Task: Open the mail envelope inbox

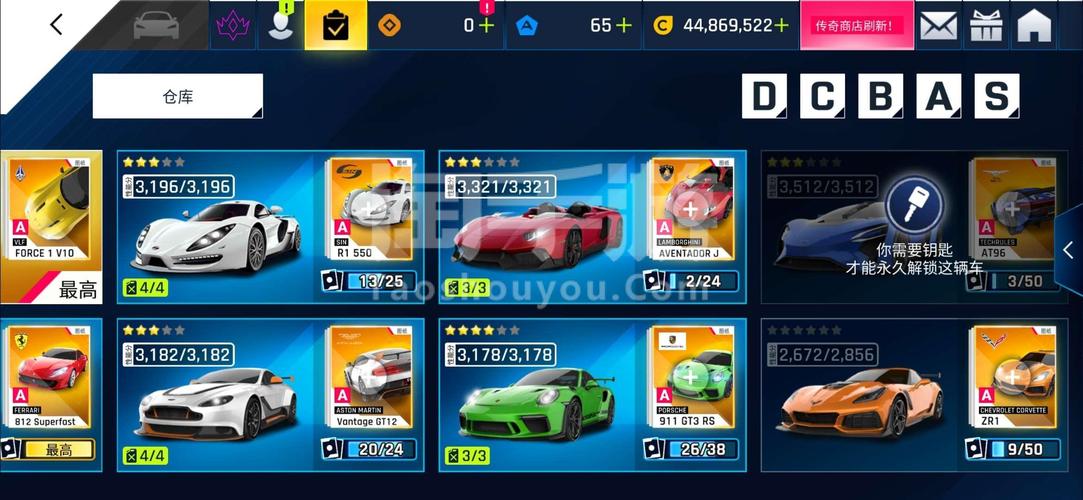Action: coord(938,26)
